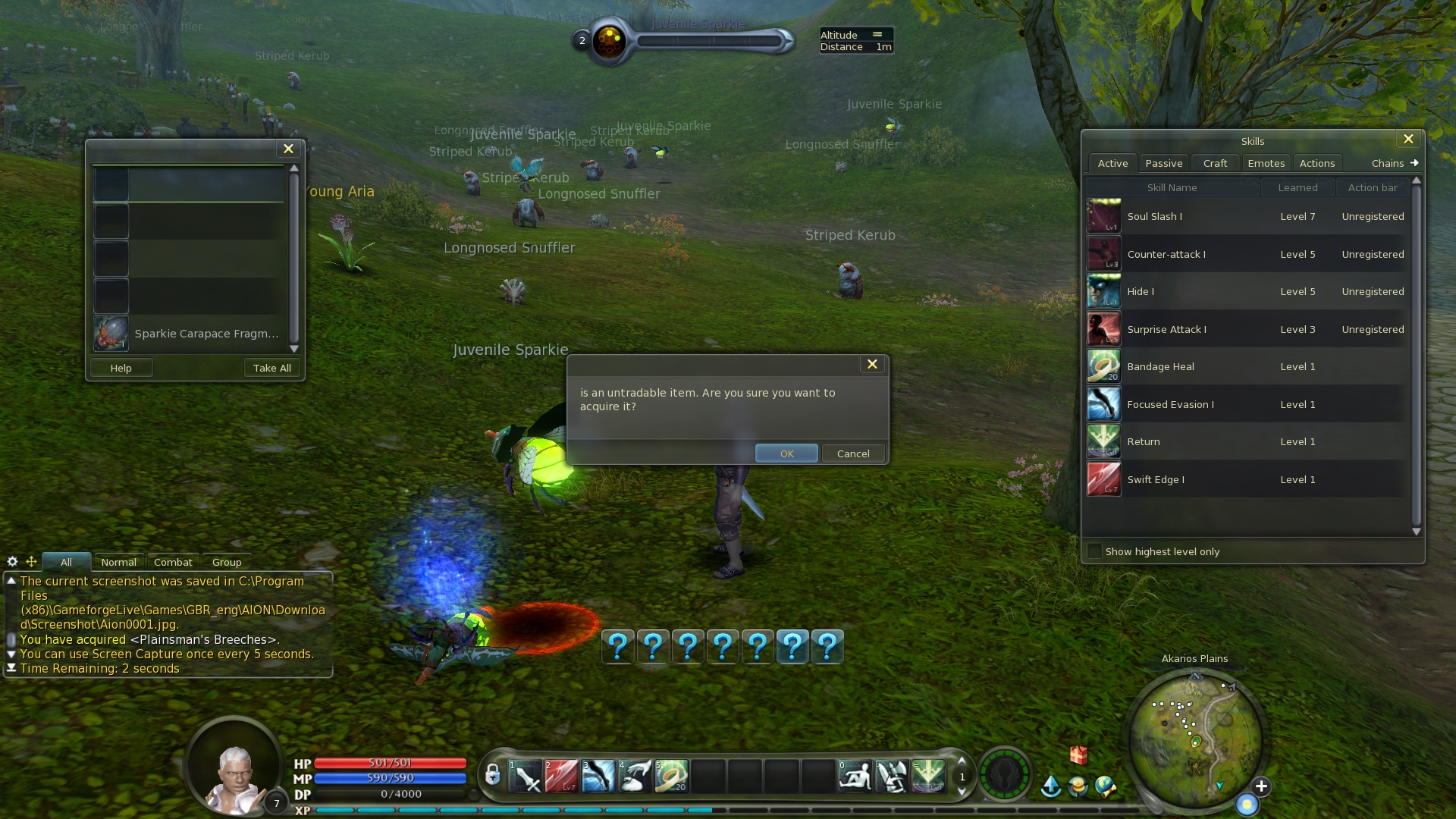Cancel the untradable item prompt
The image size is (1456, 819).
[853, 453]
